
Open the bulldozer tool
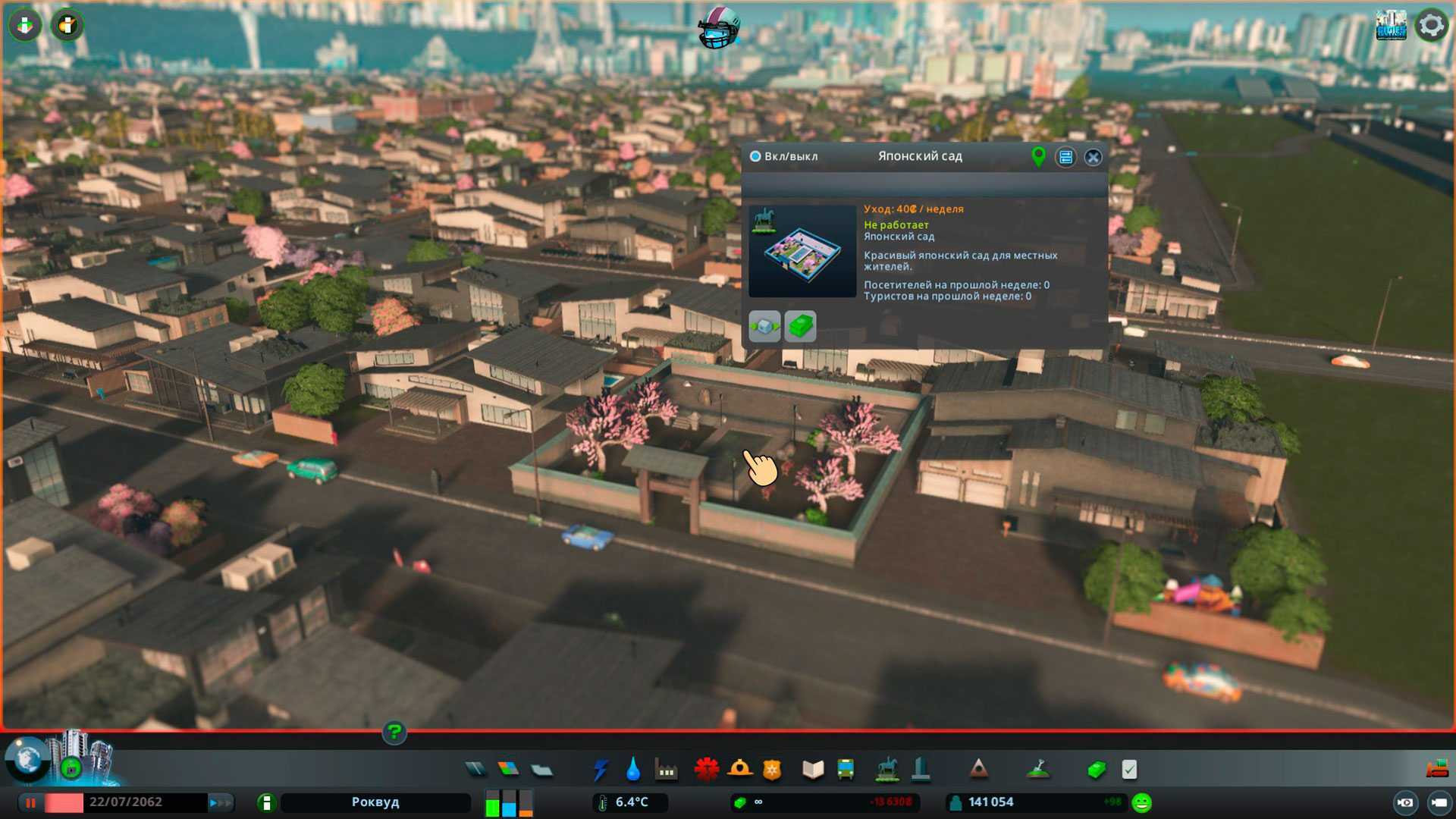click(1436, 769)
